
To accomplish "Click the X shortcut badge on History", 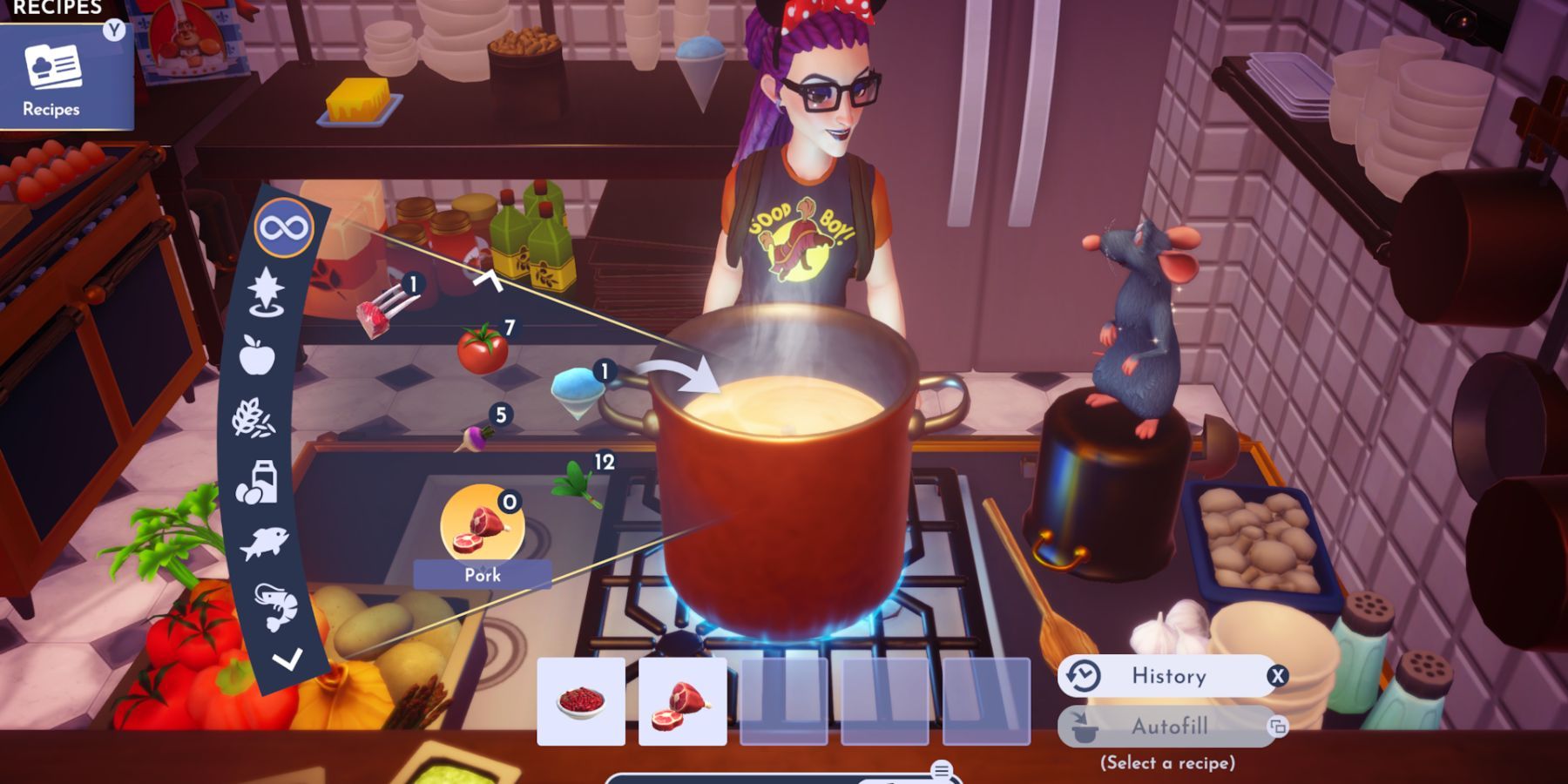I will coord(1275,677).
